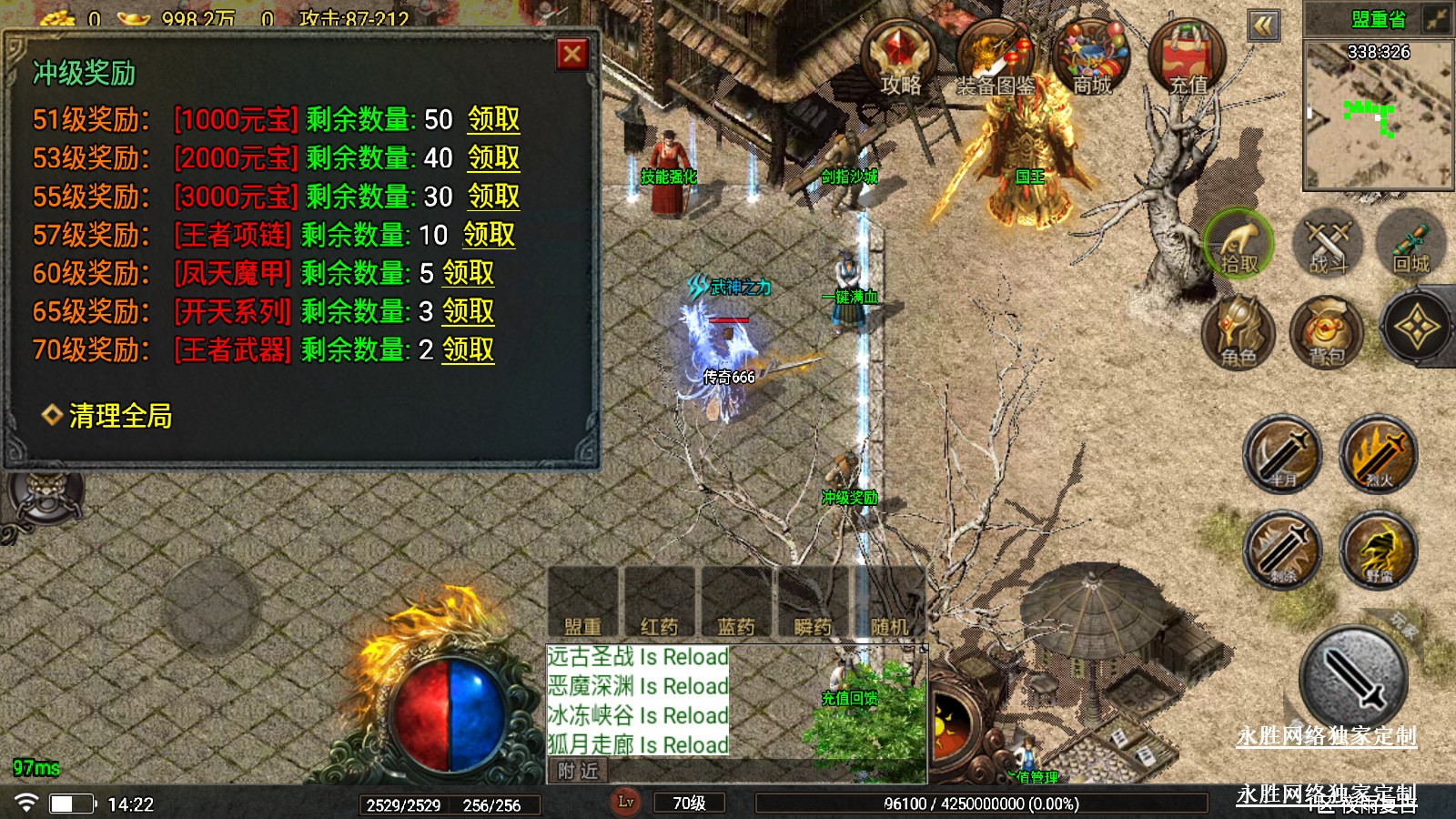
Task: Open the 背包 backpack
Action: [1327, 332]
